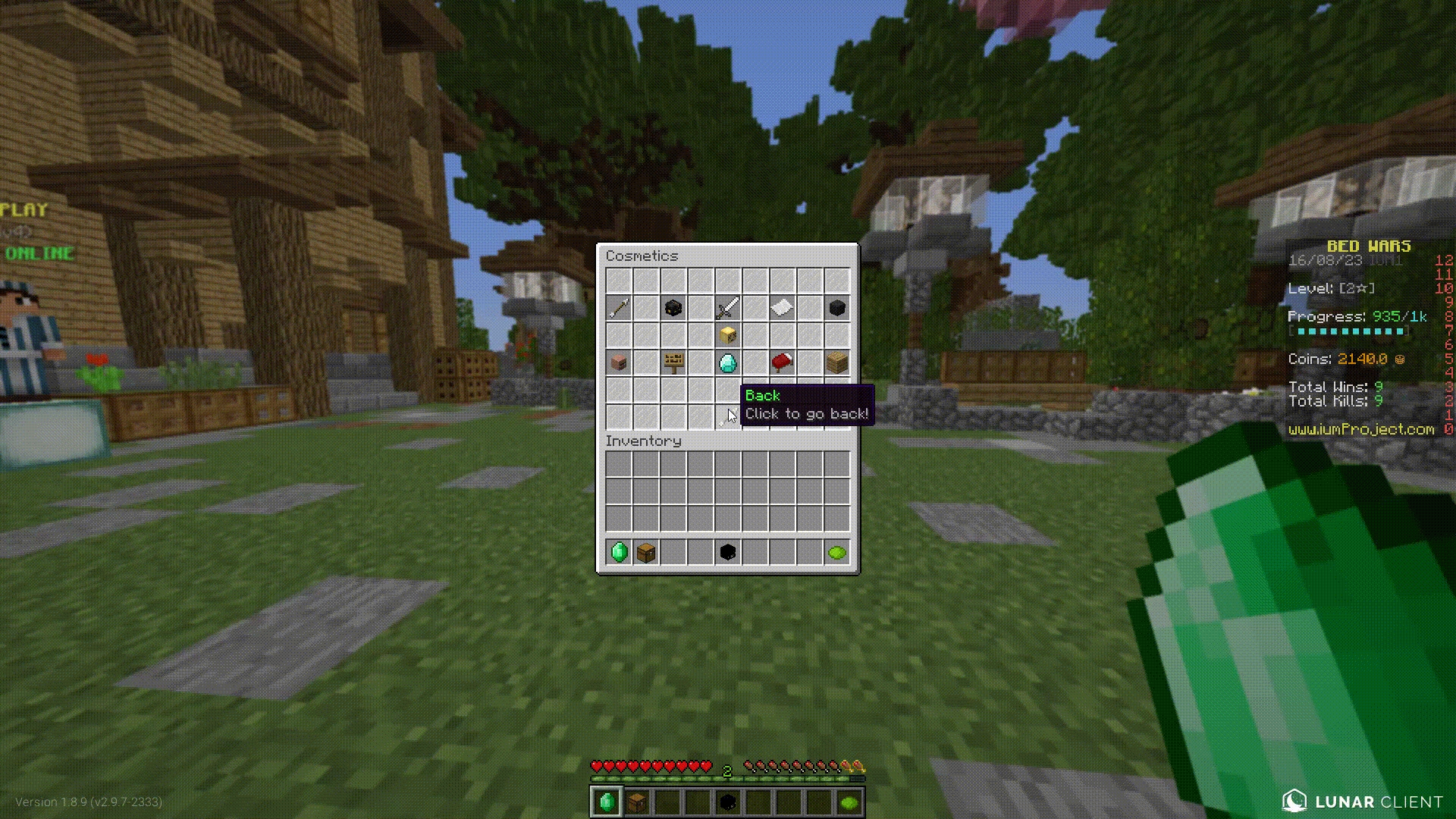Open the wooden sign cosmetic option
1456x819 pixels.
coord(673,362)
